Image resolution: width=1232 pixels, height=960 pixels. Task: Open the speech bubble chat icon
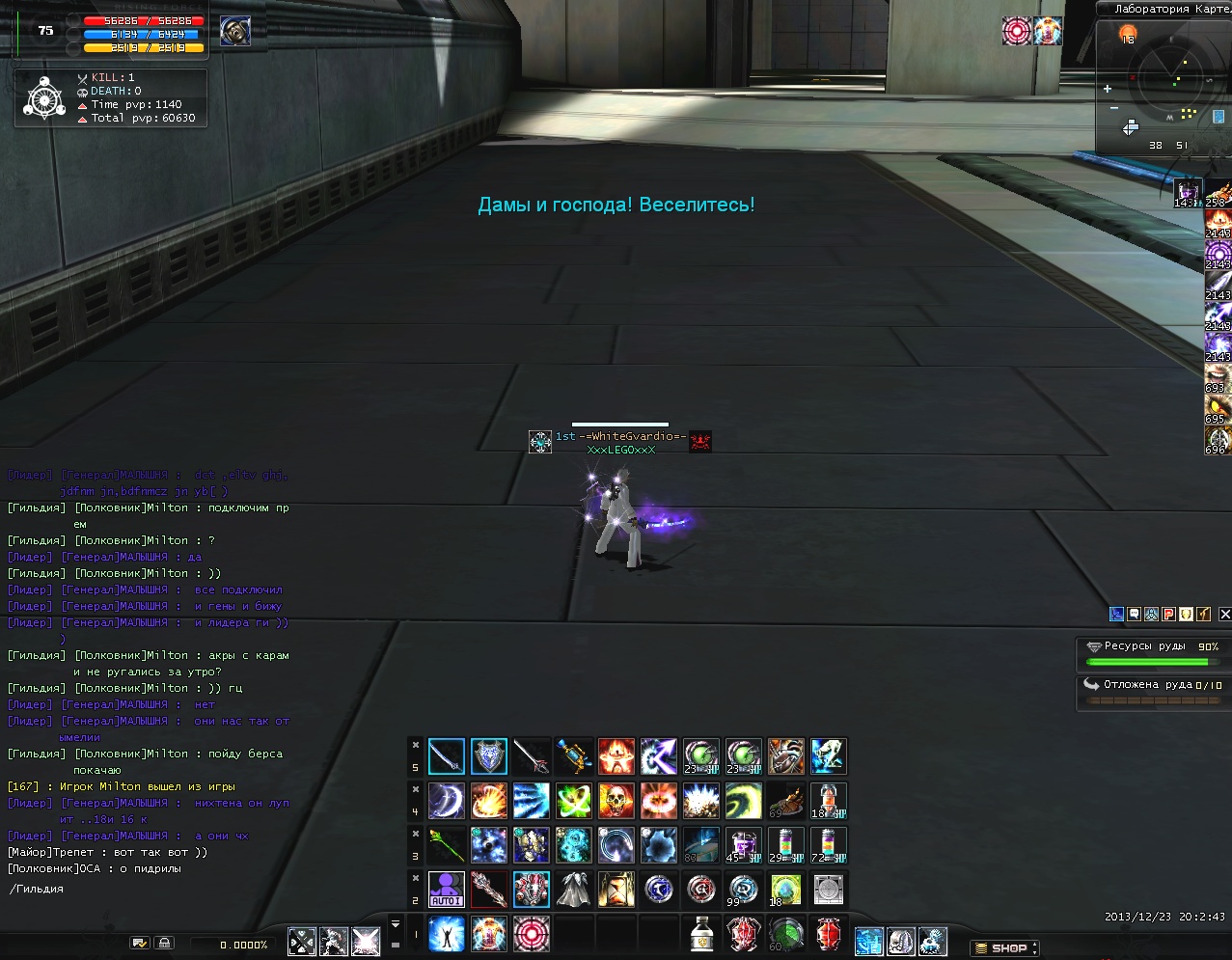(1134, 614)
